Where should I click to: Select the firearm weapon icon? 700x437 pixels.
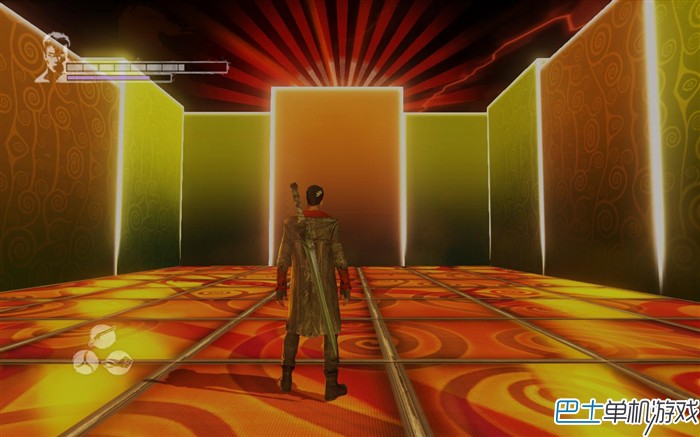coord(119,361)
